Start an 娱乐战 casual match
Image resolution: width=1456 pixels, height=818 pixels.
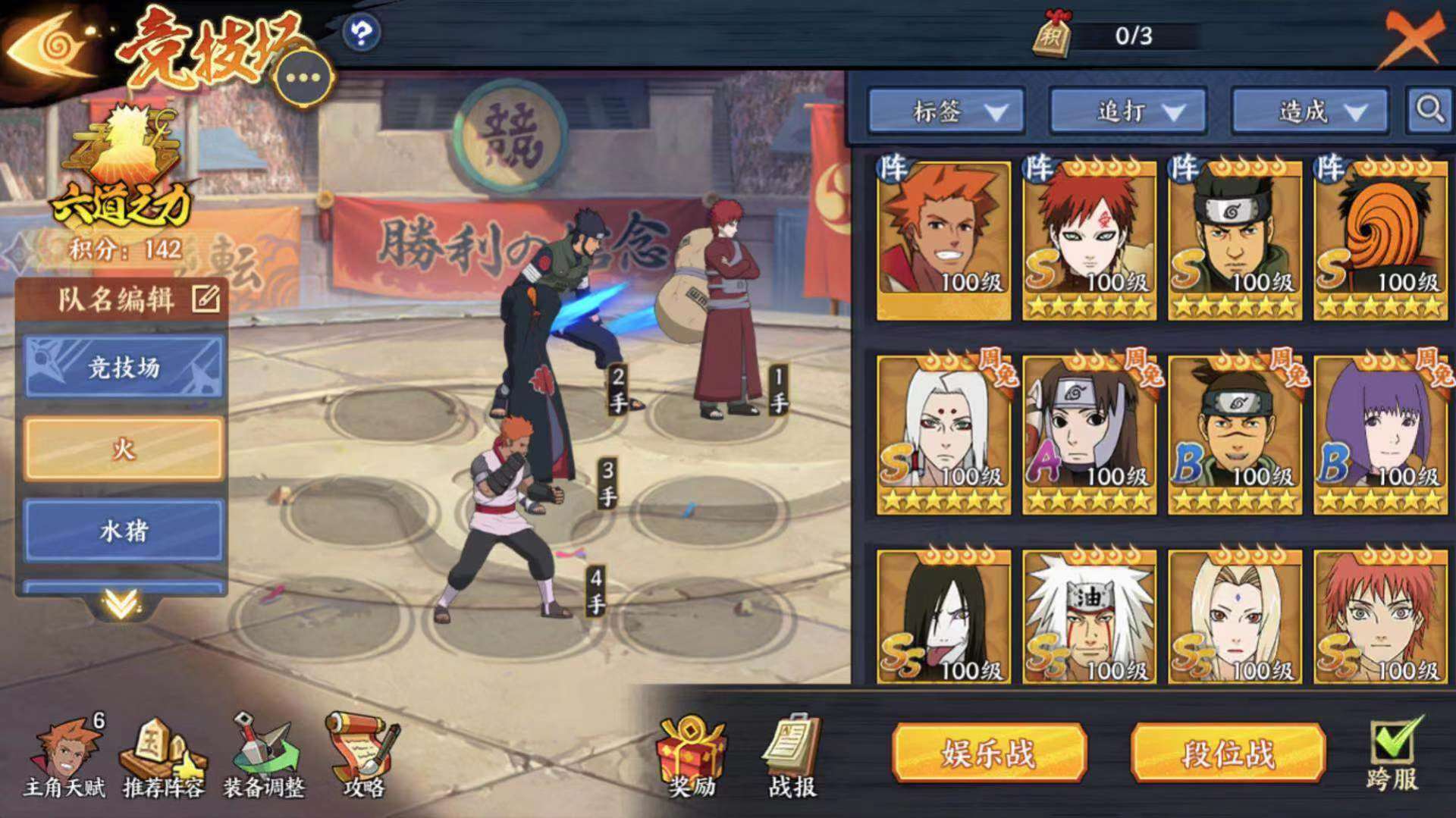pyautogui.click(x=989, y=753)
